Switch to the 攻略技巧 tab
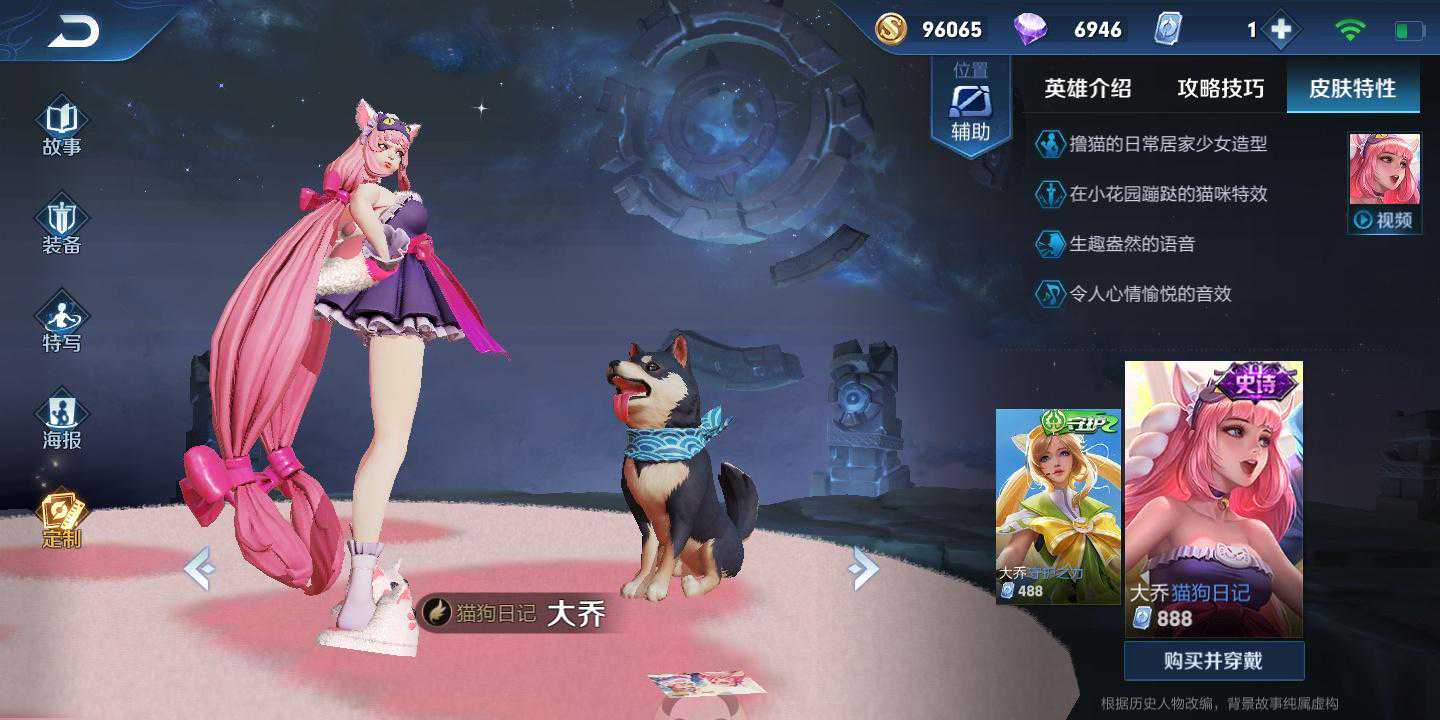1440x720 pixels. pyautogui.click(x=1222, y=89)
